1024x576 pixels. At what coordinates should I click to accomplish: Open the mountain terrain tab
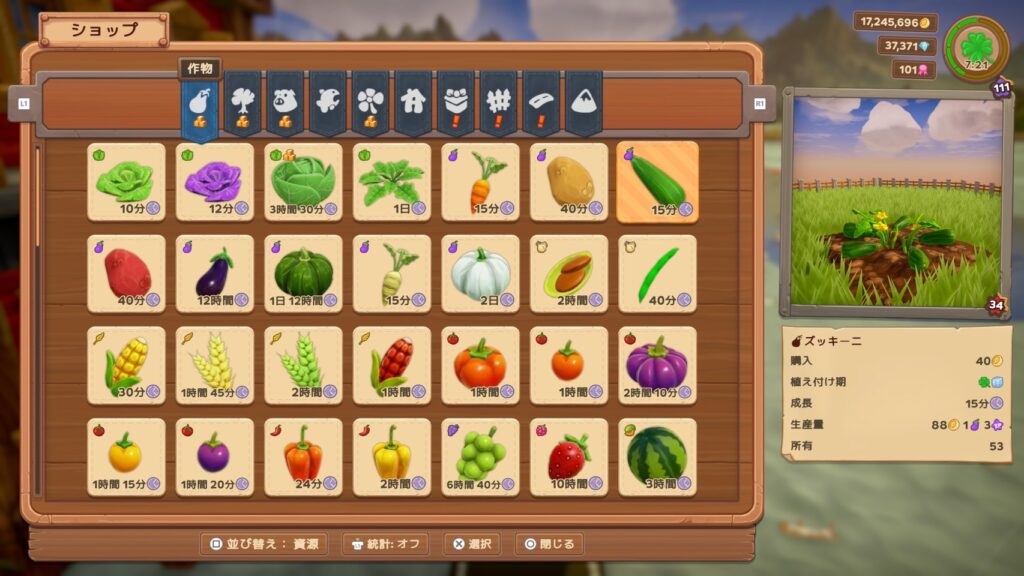(583, 102)
